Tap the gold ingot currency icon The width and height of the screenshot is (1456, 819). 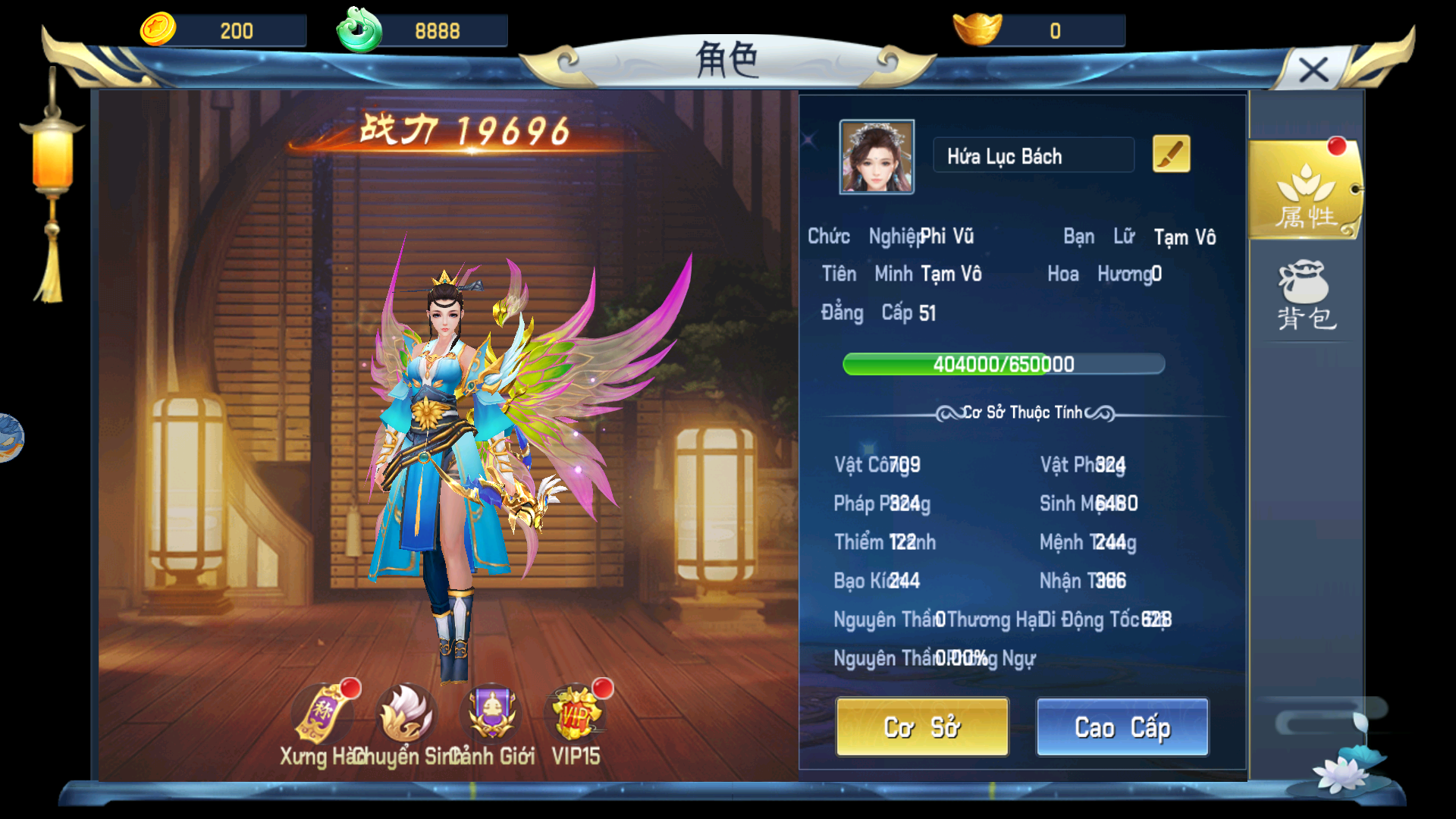click(977, 30)
